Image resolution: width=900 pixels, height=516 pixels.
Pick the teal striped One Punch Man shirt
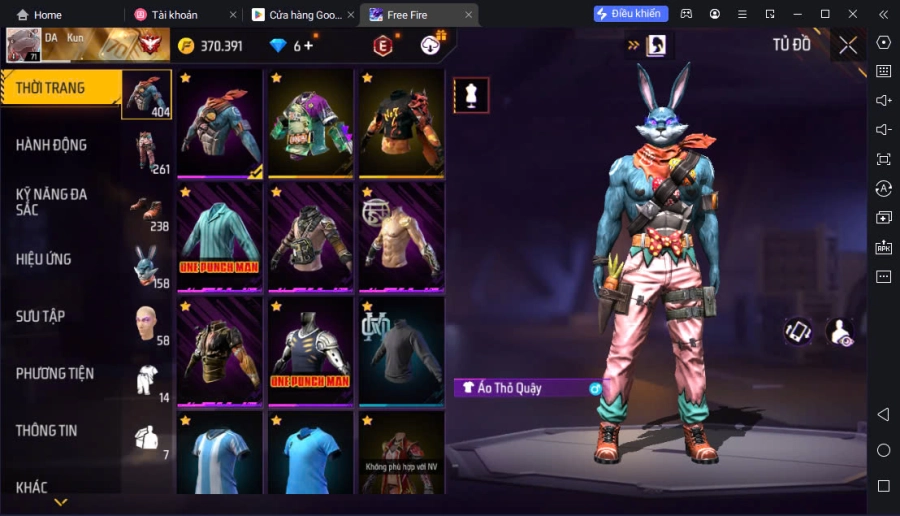tap(220, 238)
